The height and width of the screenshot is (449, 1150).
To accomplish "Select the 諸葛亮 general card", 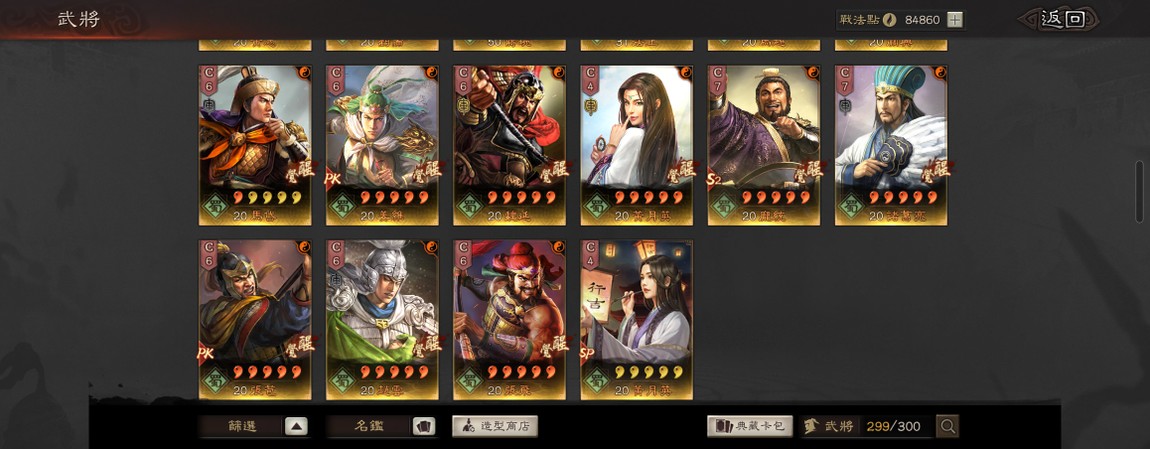I will [x=890, y=145].
